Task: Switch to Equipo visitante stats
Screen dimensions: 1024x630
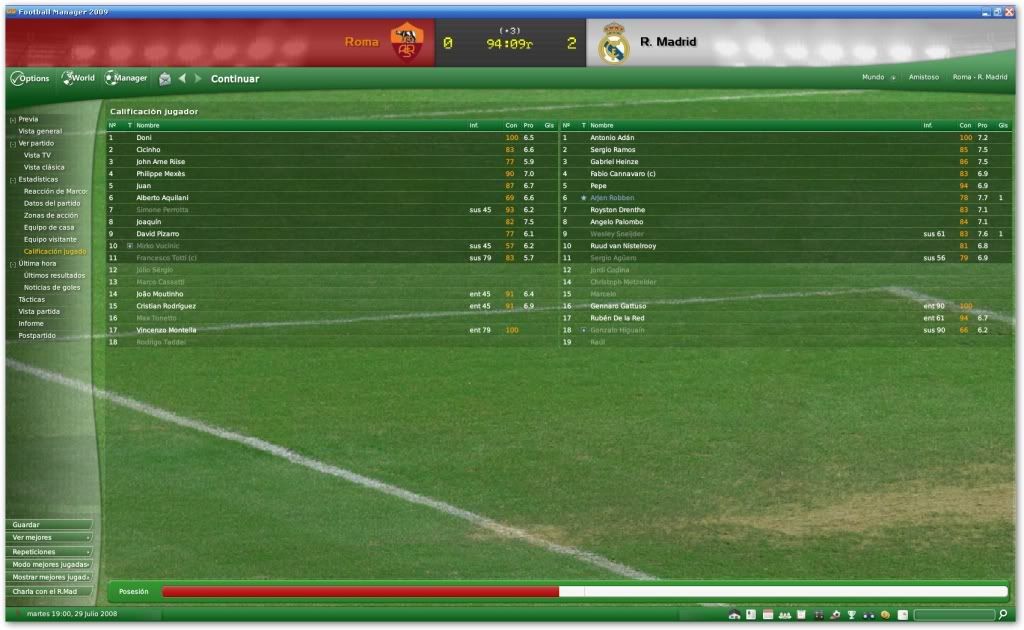Action: tap(50, 239)
